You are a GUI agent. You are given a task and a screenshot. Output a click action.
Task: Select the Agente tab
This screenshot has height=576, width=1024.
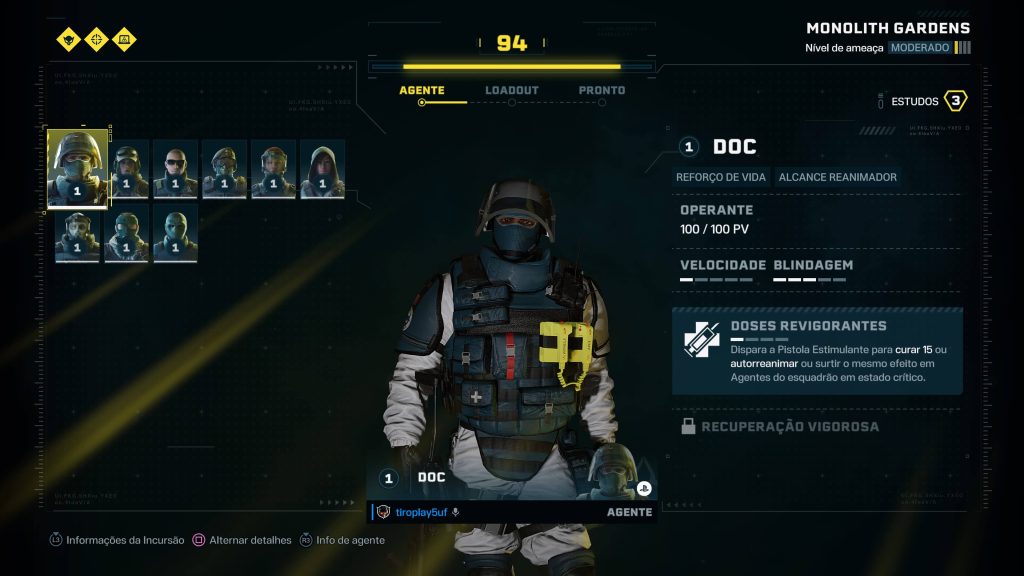[422, 90]
